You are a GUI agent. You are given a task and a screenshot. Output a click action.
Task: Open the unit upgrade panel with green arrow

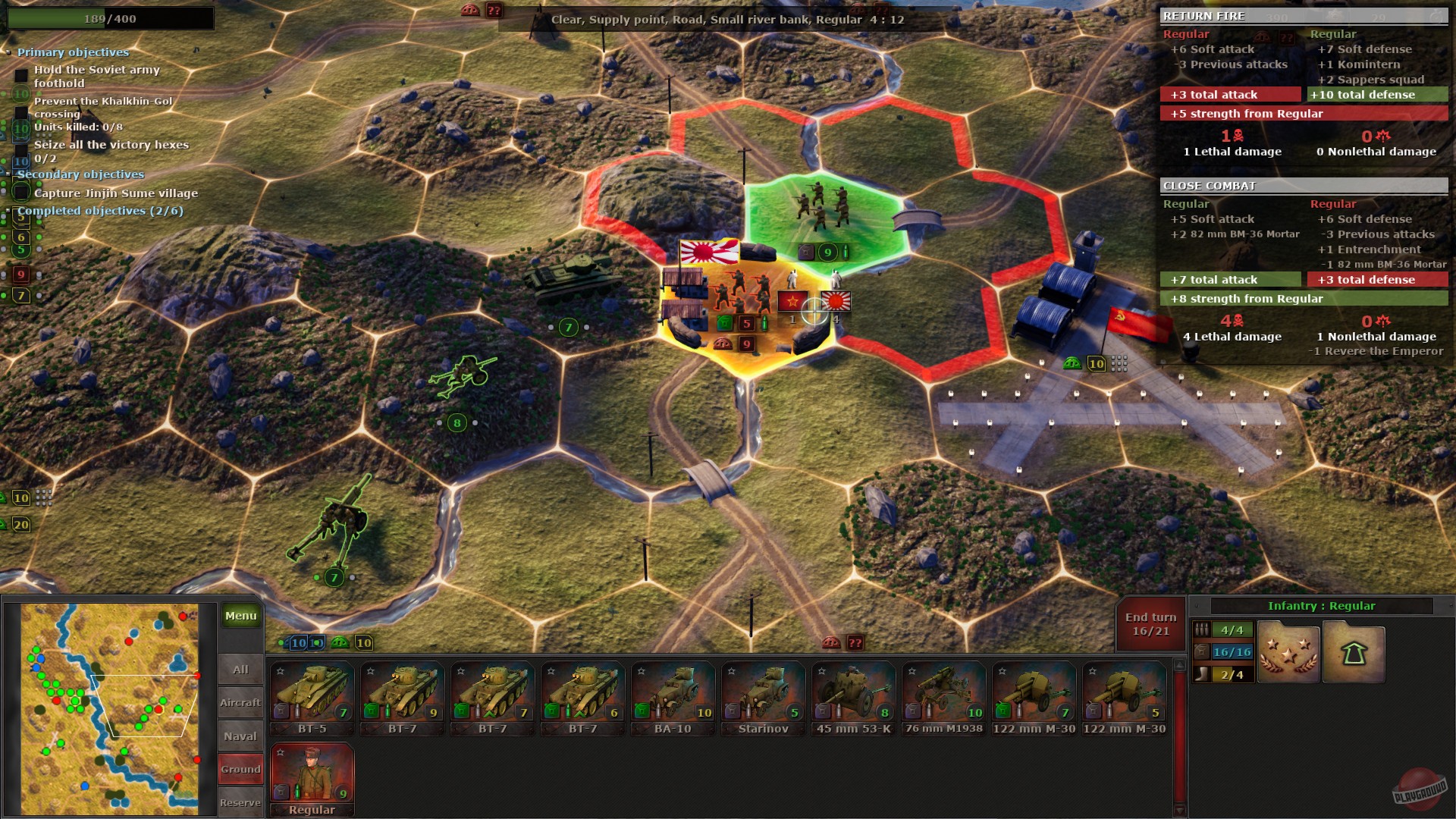[1354, 652]
